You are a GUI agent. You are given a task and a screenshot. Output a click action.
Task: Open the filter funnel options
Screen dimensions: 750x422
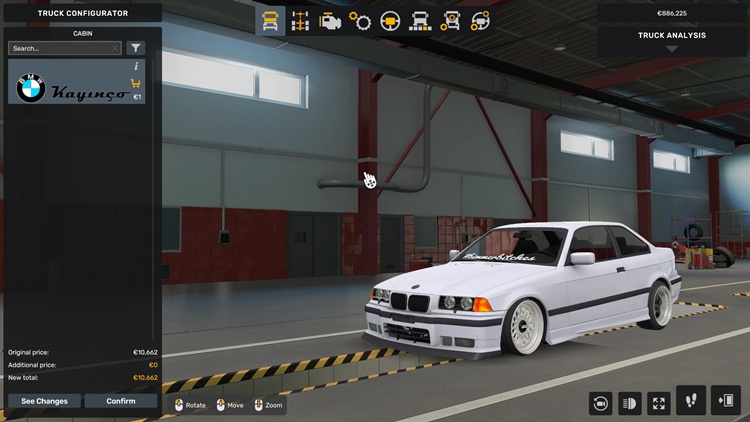click(136, 48)
